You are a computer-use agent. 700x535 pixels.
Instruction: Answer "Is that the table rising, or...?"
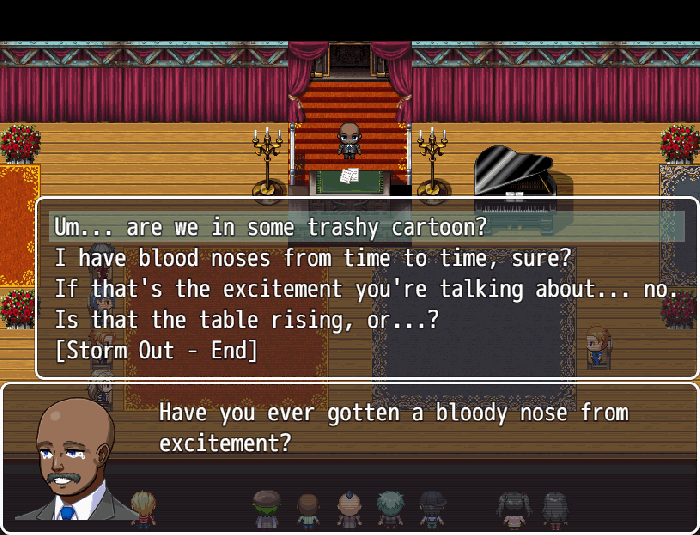pos(246,320)
